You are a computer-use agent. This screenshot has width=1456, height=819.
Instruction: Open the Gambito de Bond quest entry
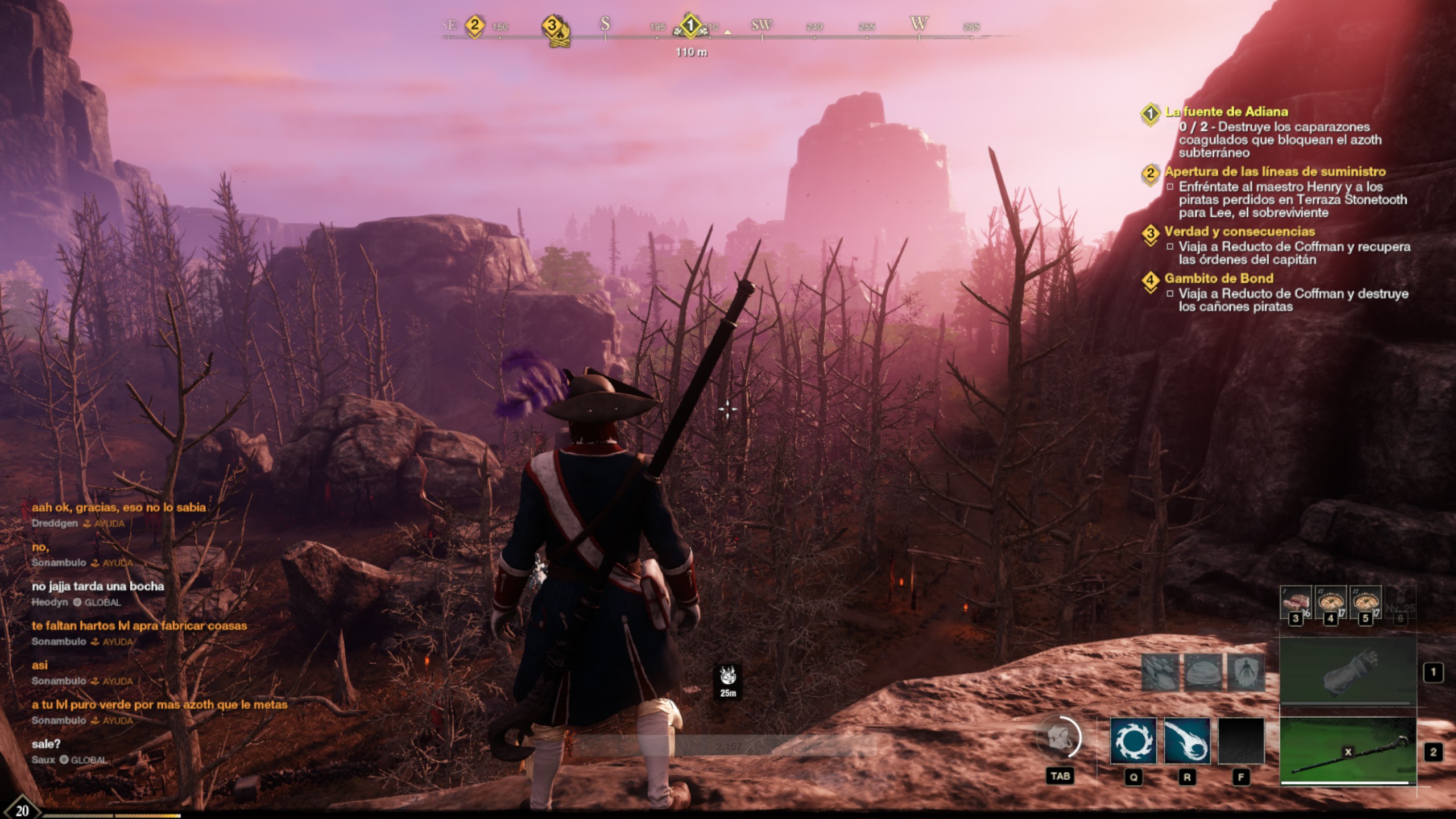pyautogui.click(x=1218, y=279)
